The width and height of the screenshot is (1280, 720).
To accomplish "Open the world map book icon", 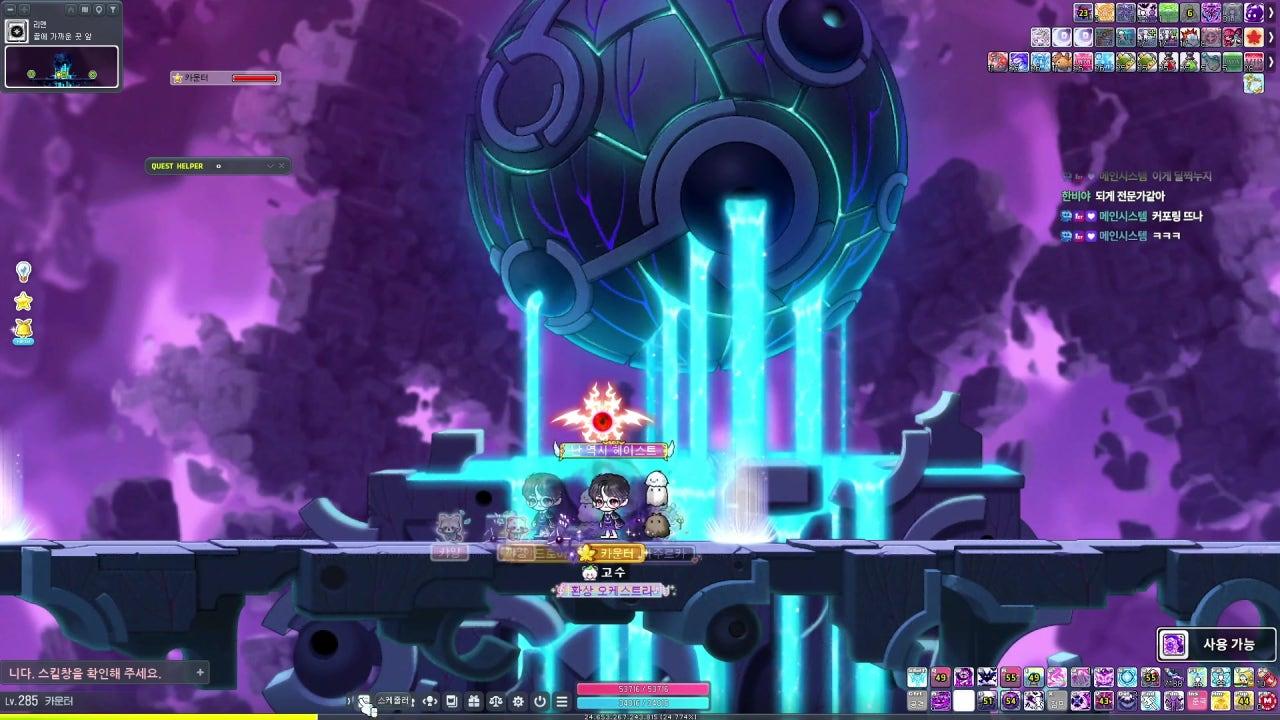I will (x=84, y=9).
